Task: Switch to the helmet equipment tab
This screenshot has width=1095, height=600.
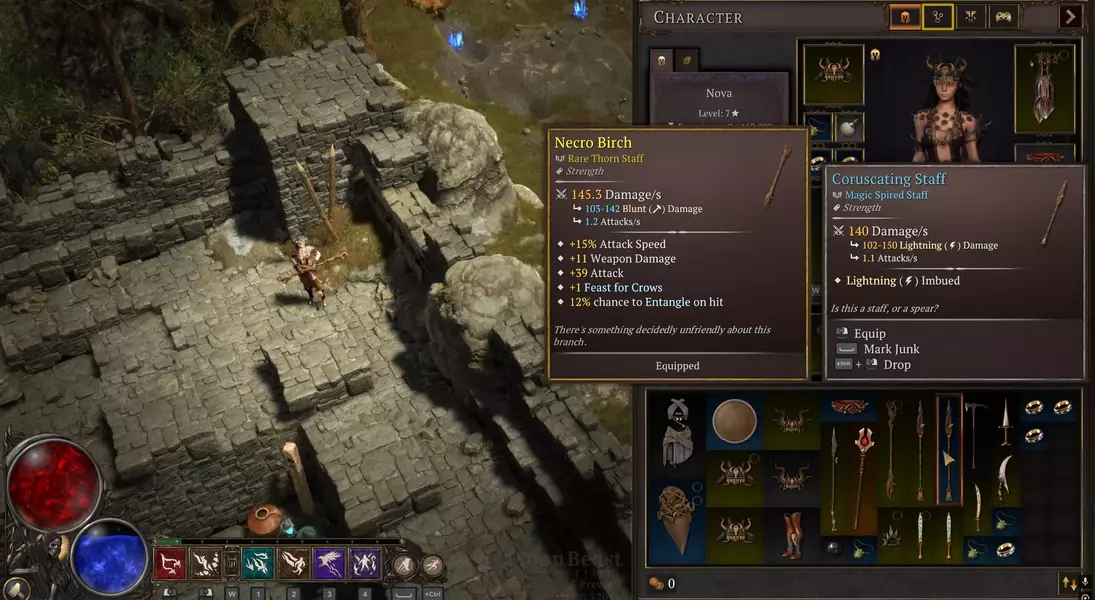Action: click(904, 16)
